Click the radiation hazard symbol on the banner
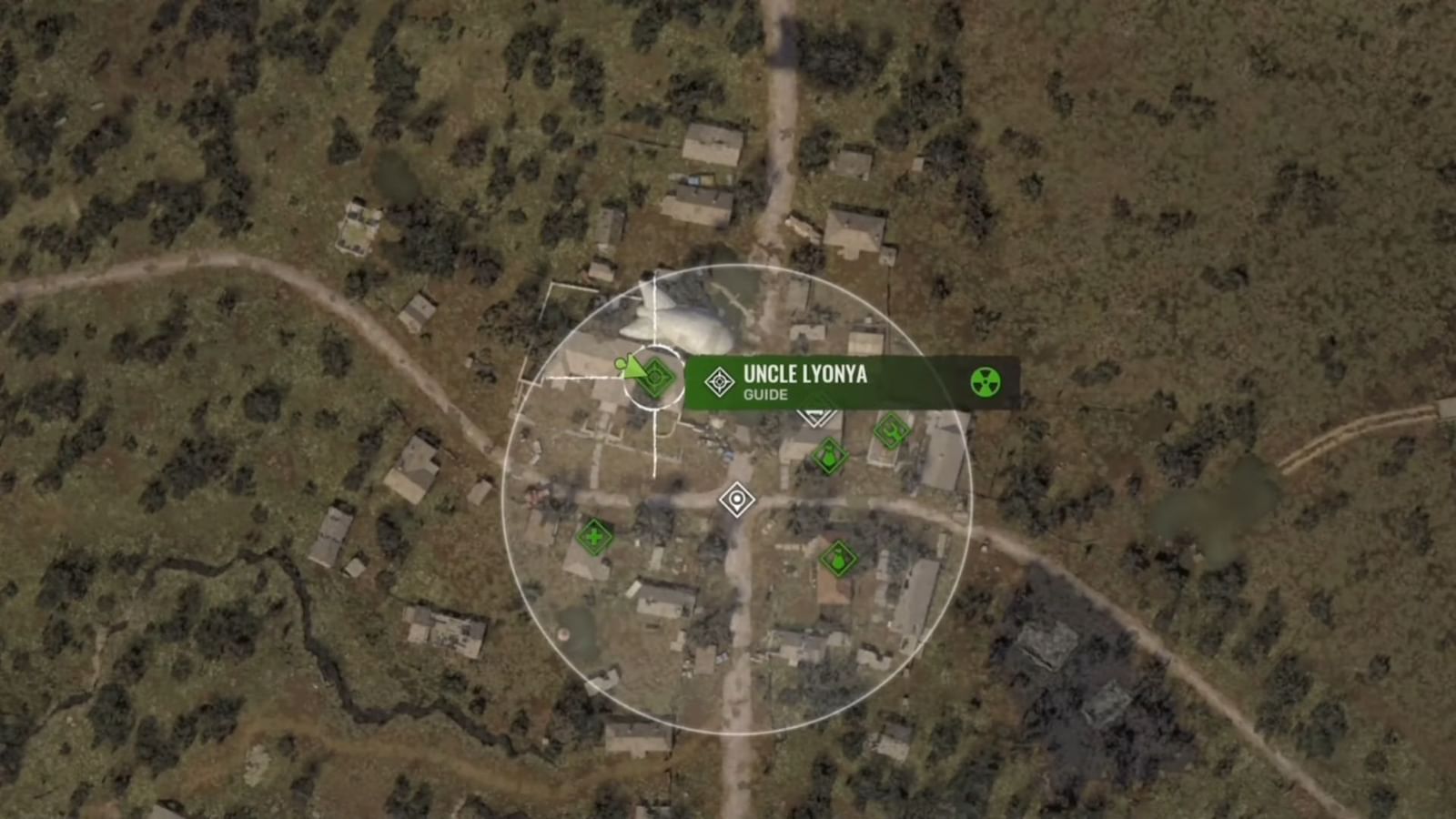 click(986, 381)
